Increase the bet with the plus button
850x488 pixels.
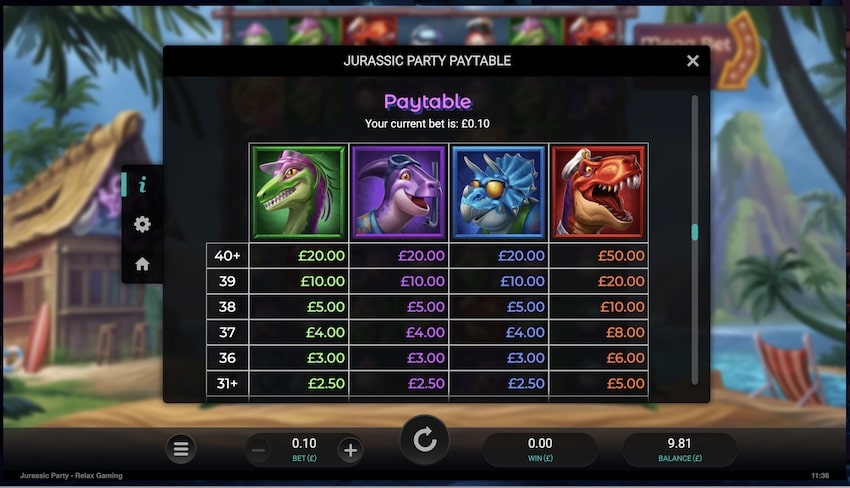[350, 450]
